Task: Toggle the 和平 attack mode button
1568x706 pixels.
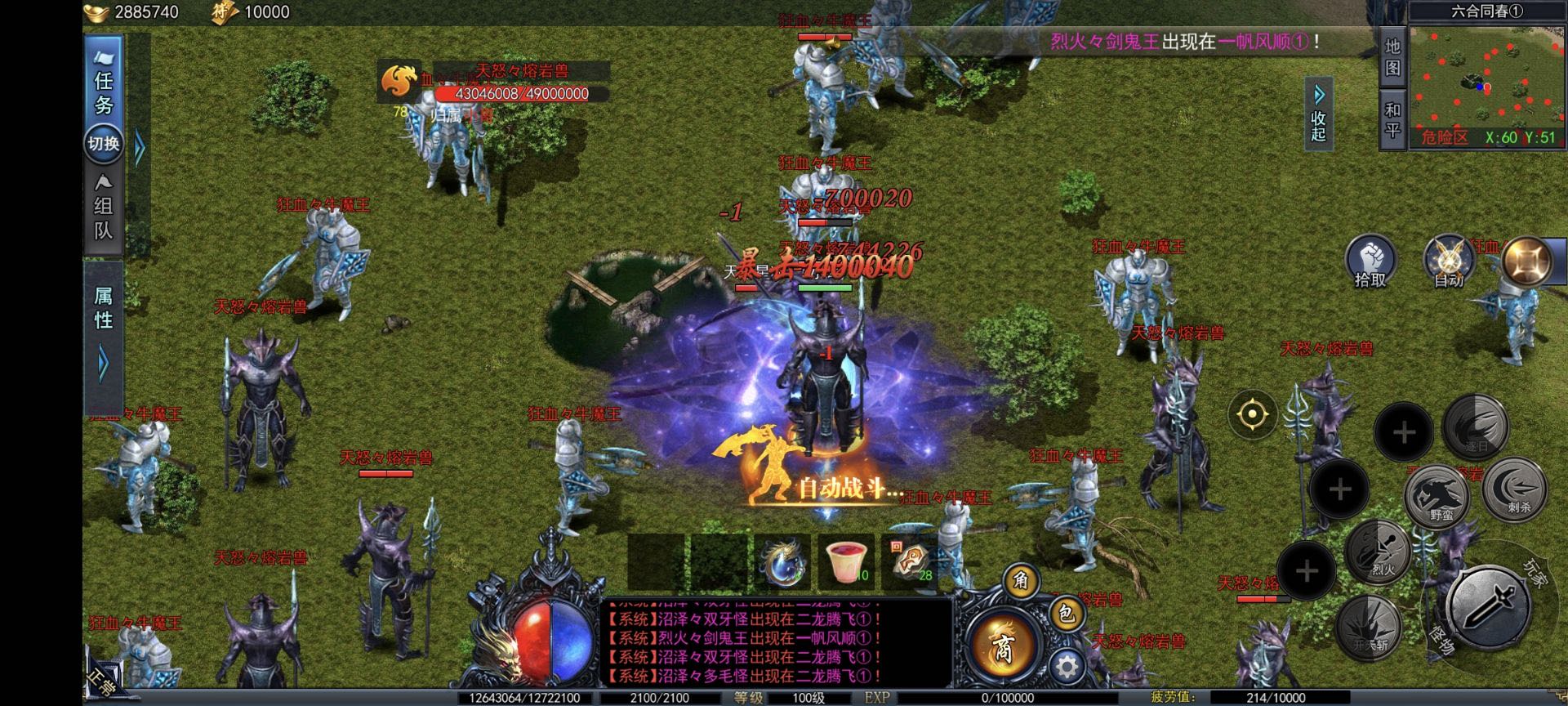Action: coord(1392,119)
